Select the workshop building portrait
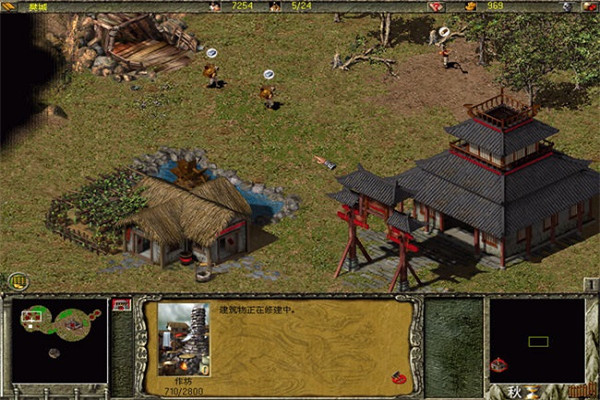This screenshot has height=400, width=600. pyautogui.click(x=183, y=340)
